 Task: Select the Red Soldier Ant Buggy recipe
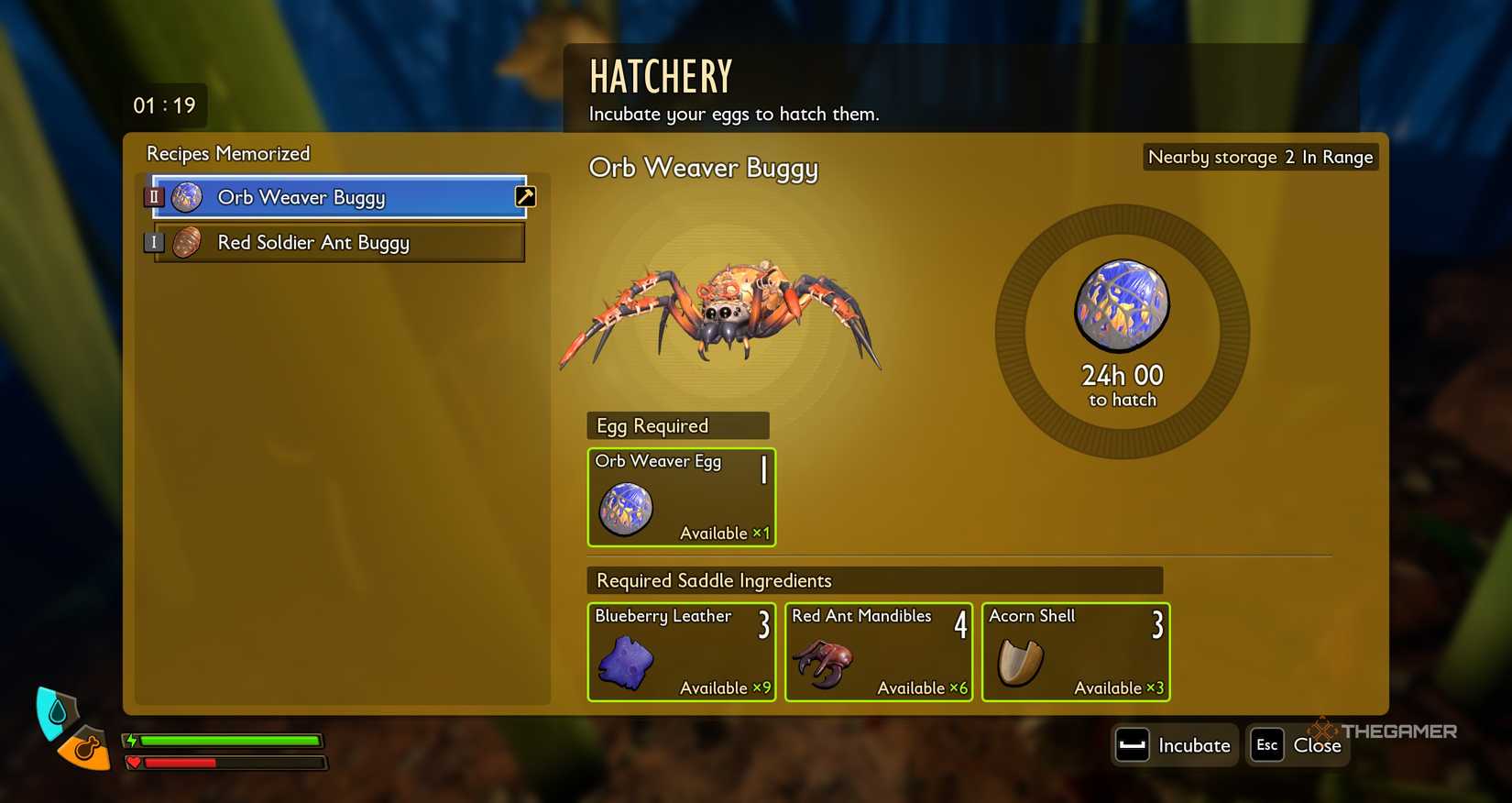click(x=312, y=242)
